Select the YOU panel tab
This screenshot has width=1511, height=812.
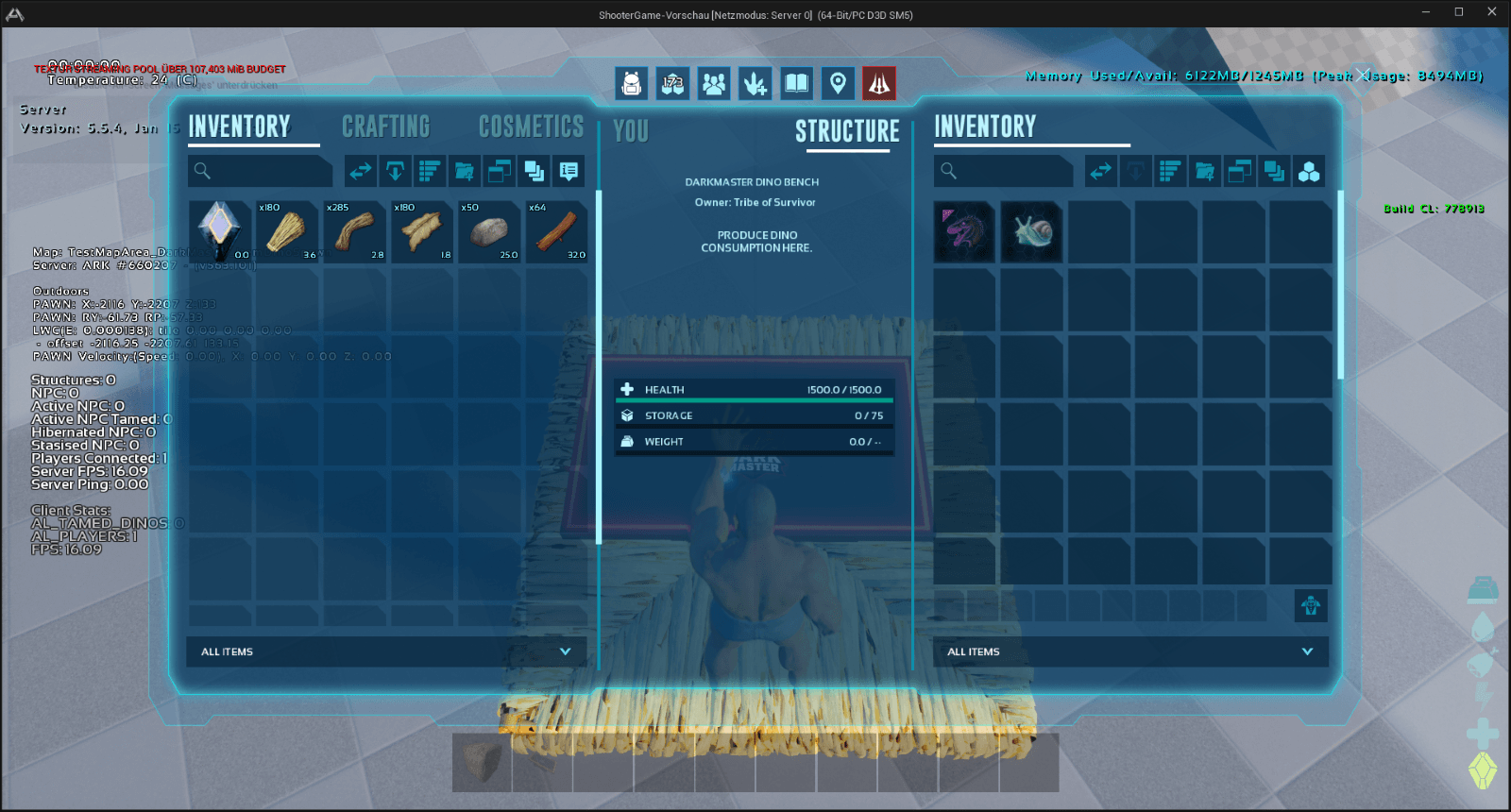631,131
